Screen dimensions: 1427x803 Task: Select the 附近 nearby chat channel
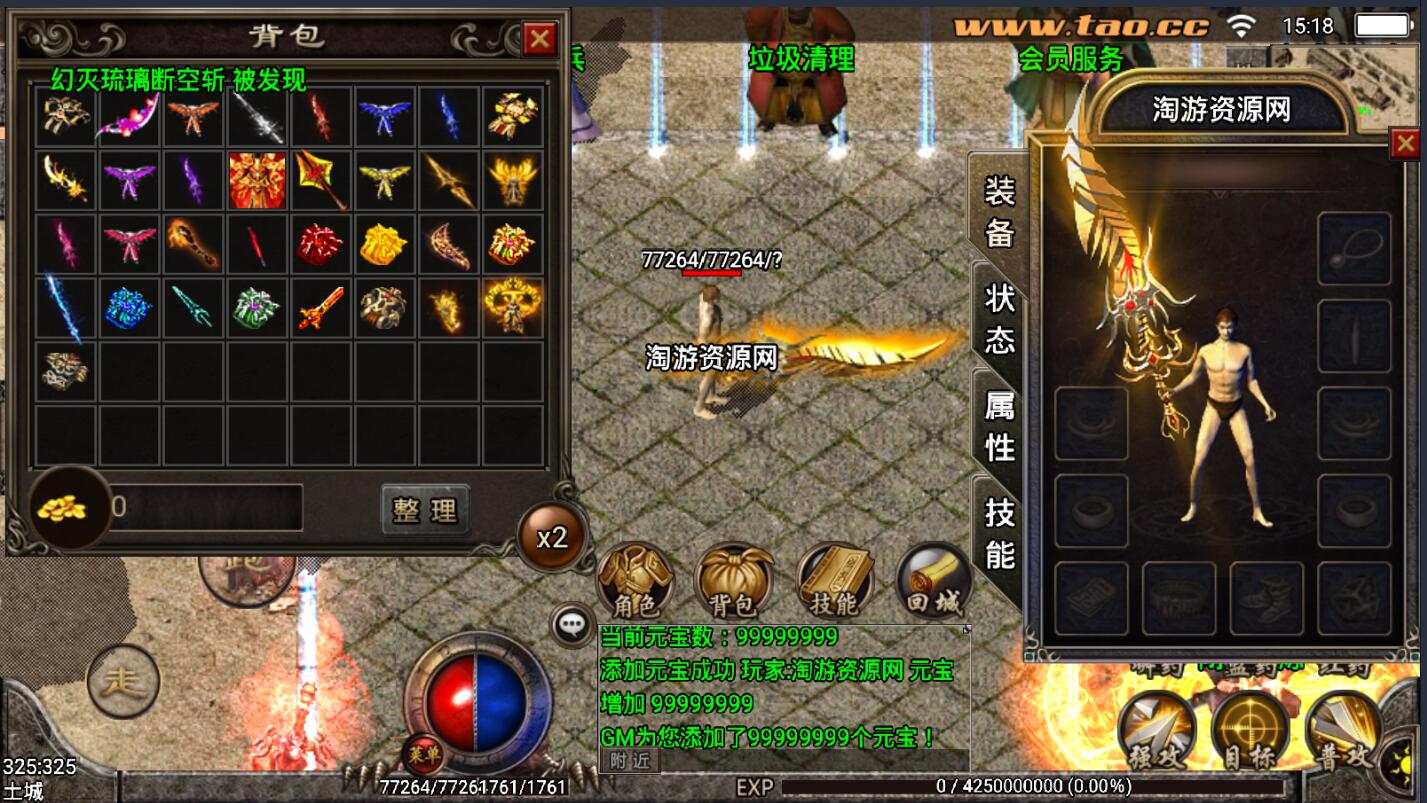629,761
